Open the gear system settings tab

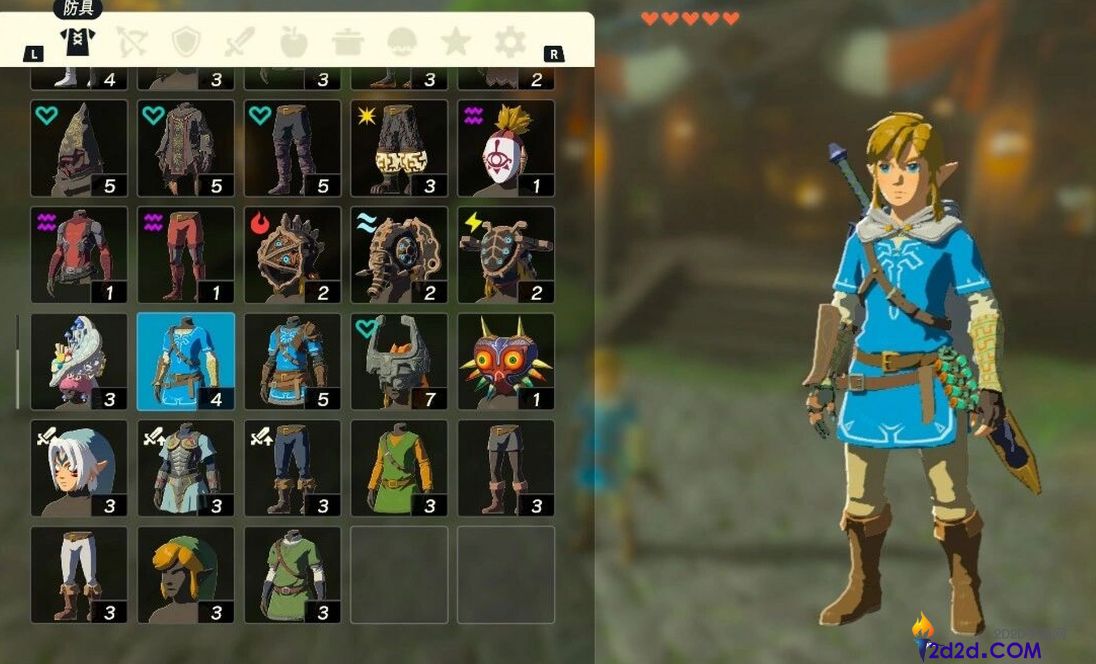[510, 41]
